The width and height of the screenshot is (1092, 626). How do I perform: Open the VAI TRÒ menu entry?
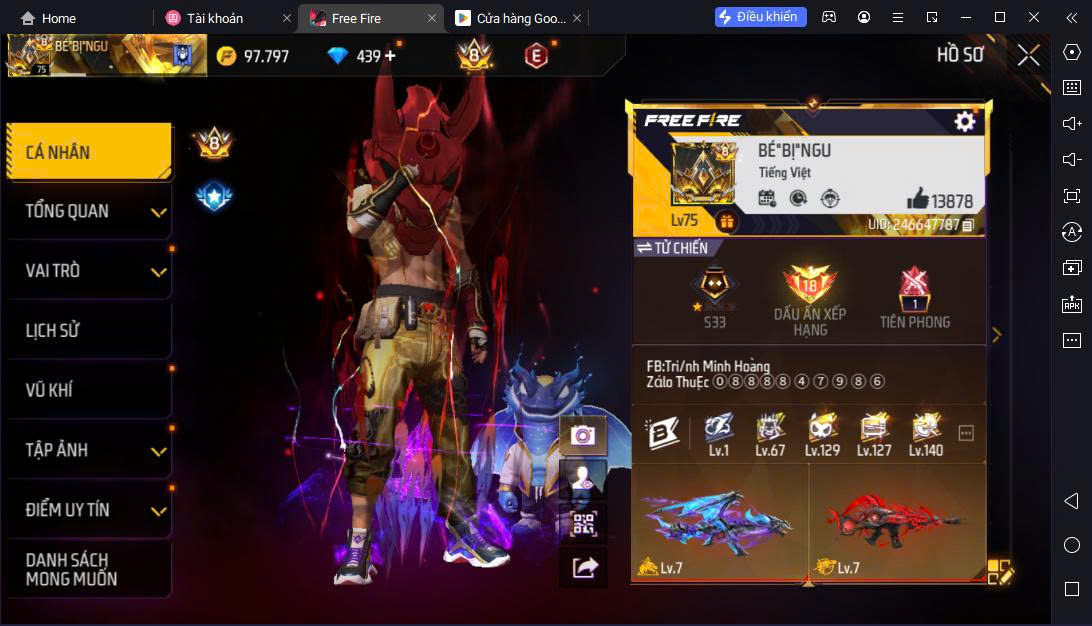88,271
